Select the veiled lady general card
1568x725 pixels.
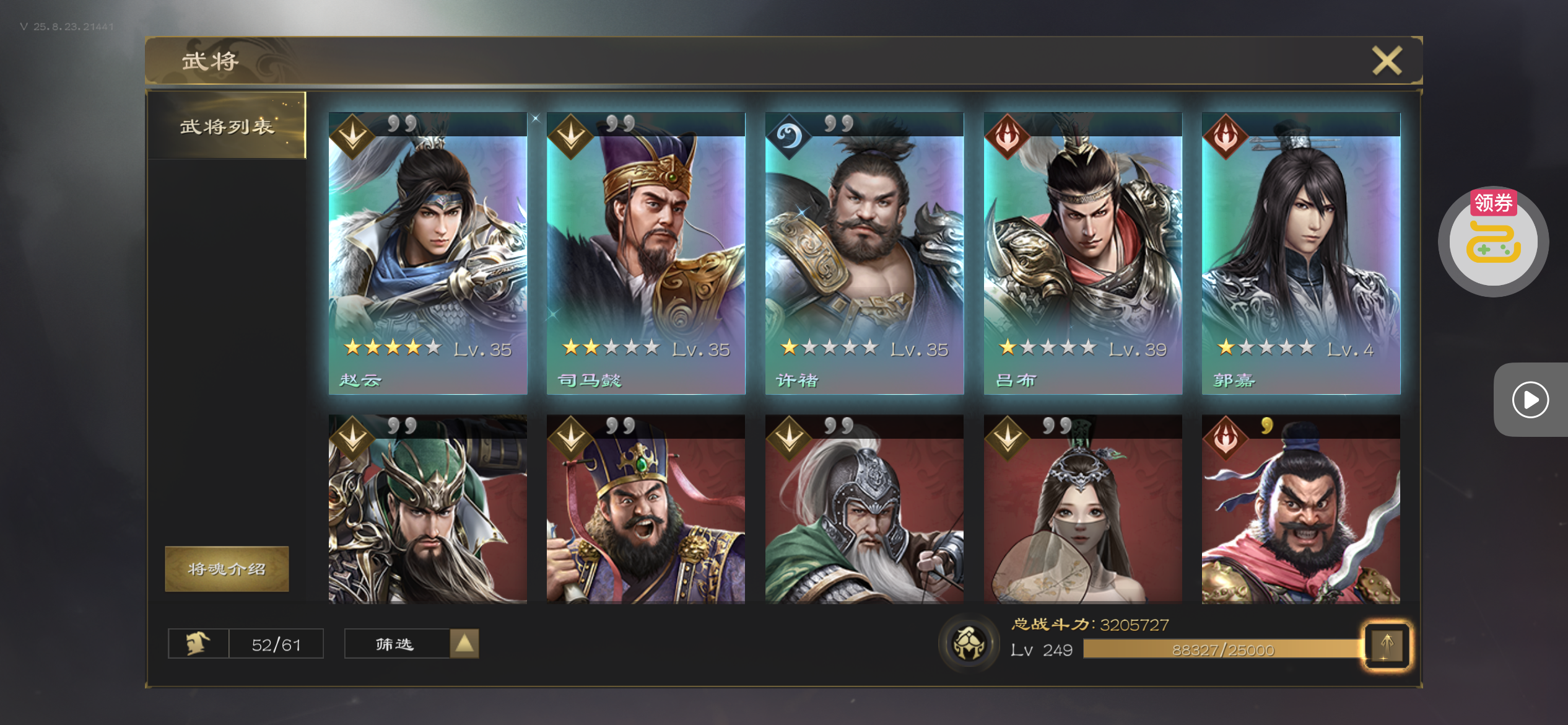1082,509
